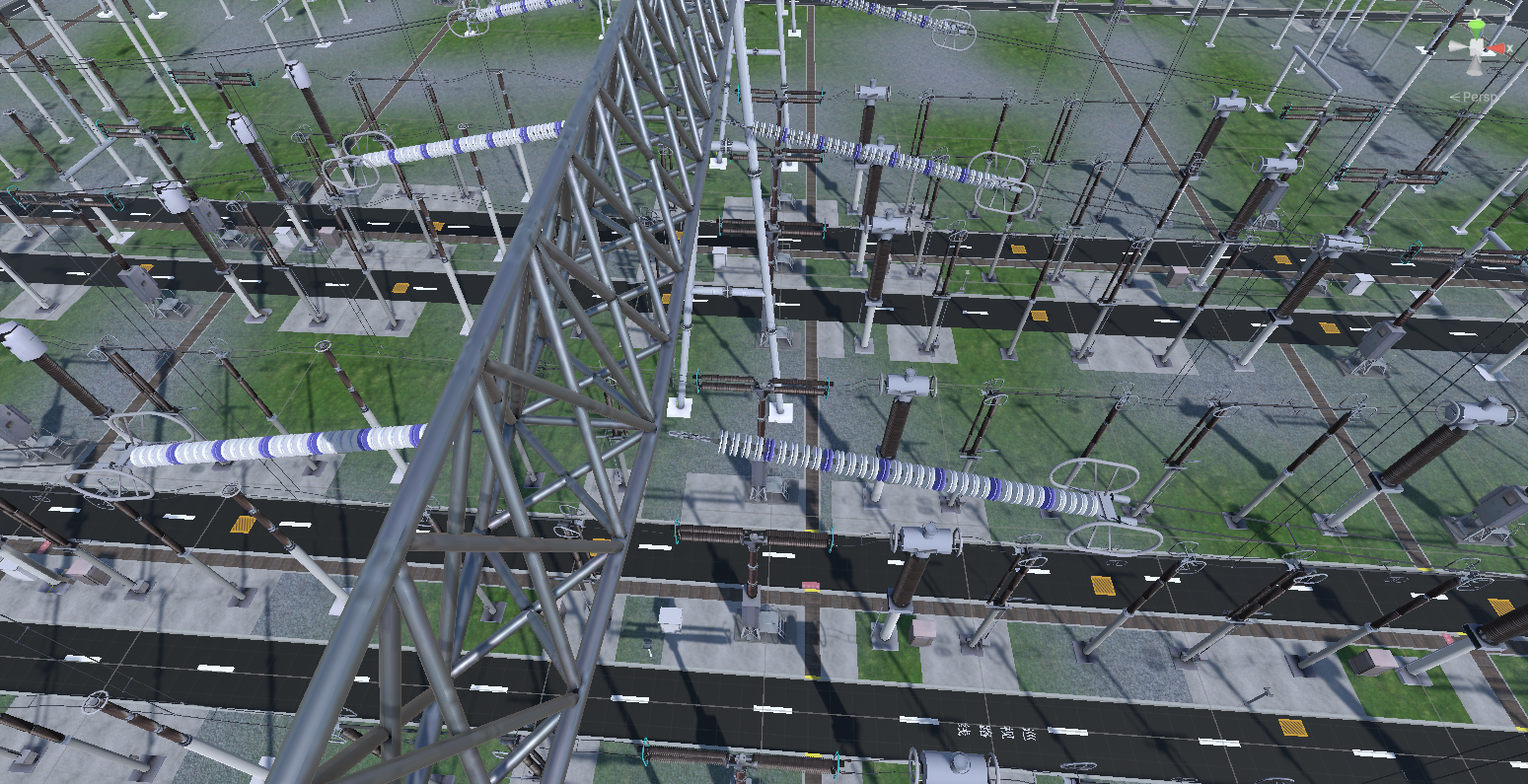
Task: Click the bottom gray axis cone of the gizmo
Action: (1475, 67)
